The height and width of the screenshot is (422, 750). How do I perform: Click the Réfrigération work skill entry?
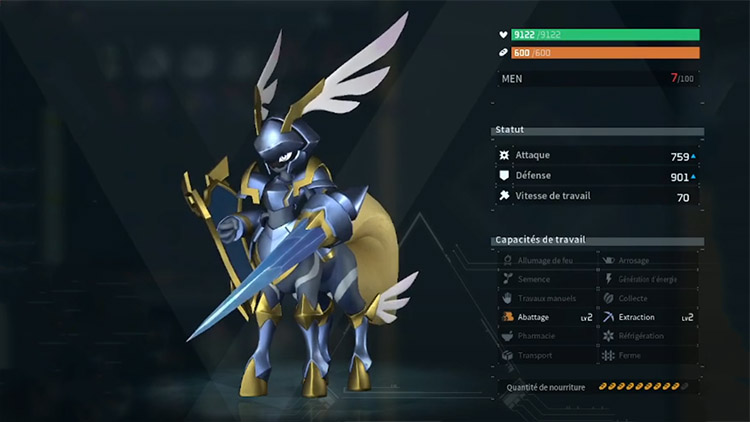(x=649, y=336)
